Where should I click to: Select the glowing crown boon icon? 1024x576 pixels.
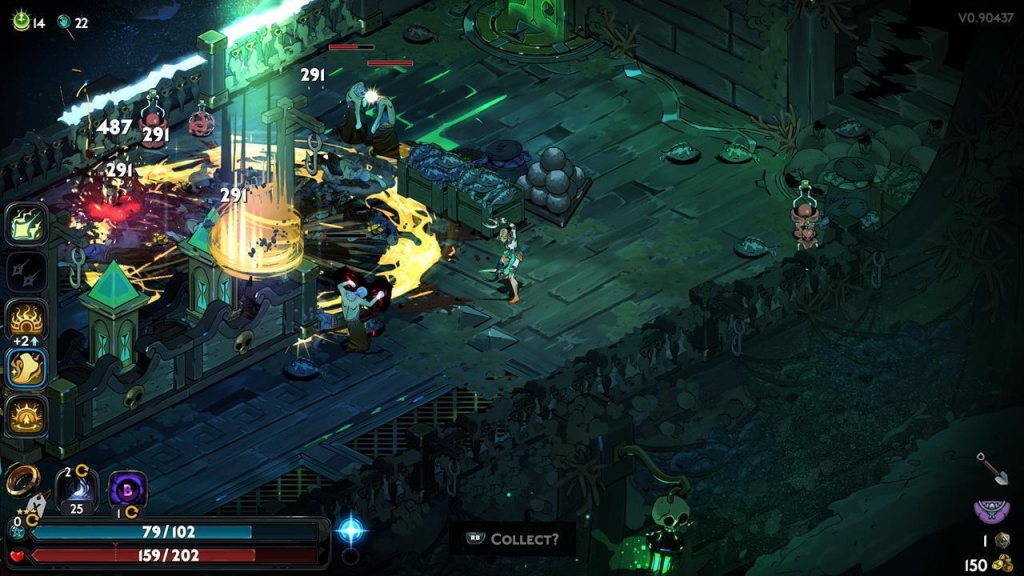click(x=27, y=415)
